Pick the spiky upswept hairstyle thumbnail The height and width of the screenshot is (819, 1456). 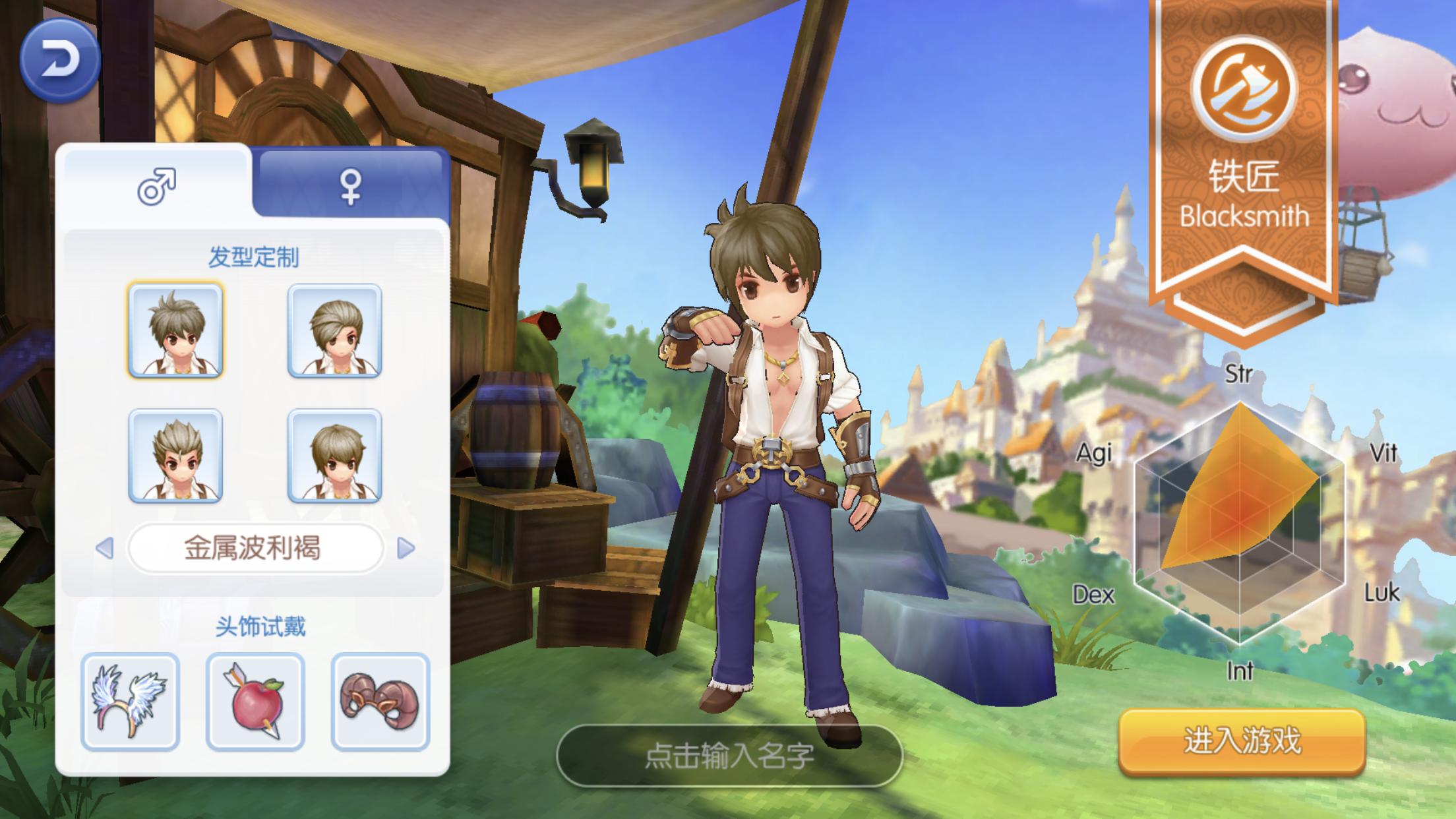point(175,456)
